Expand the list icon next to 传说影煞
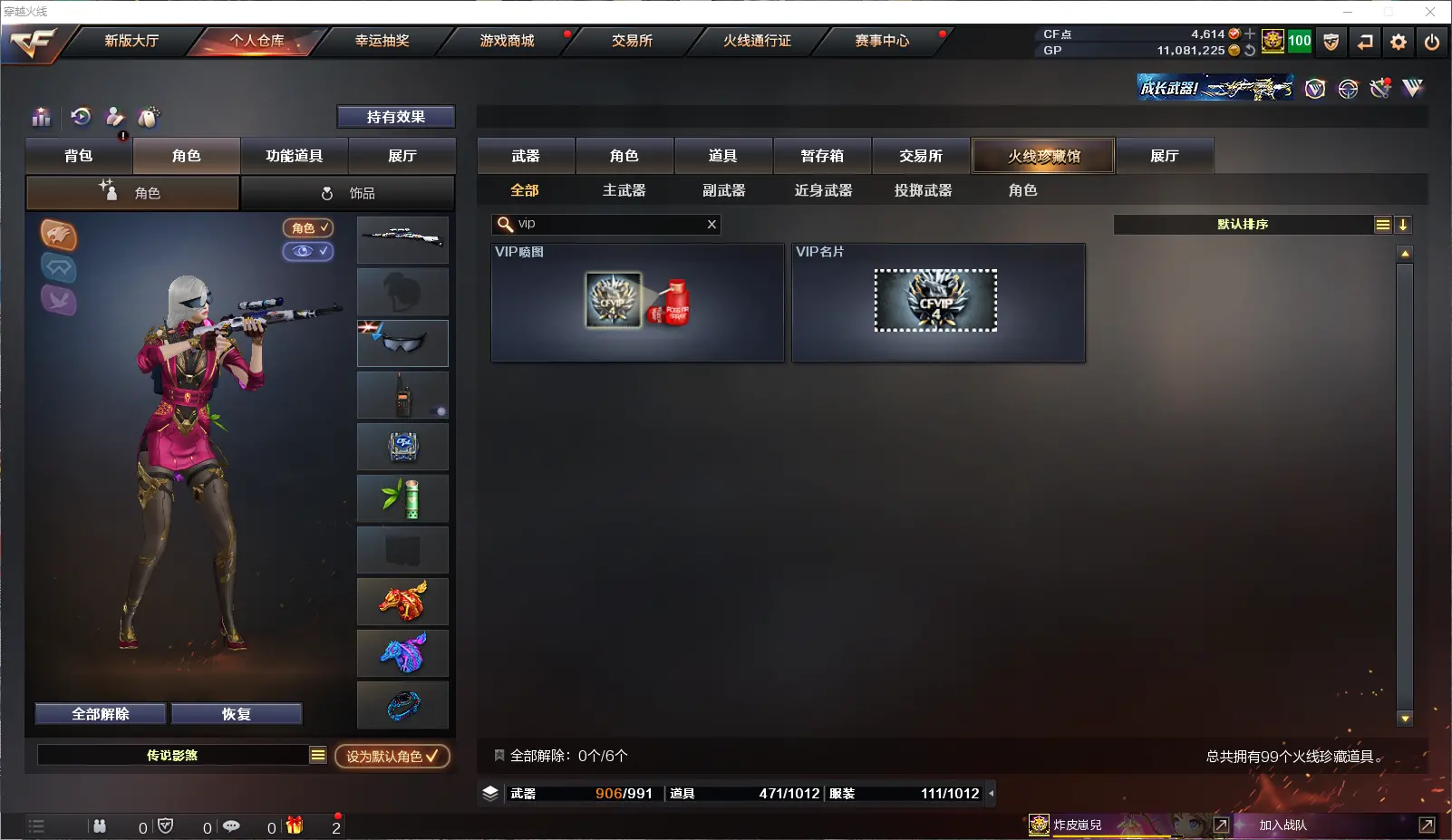Viewport: 1452px width, 840px height. pyautogui.click(x=318, y=754)
